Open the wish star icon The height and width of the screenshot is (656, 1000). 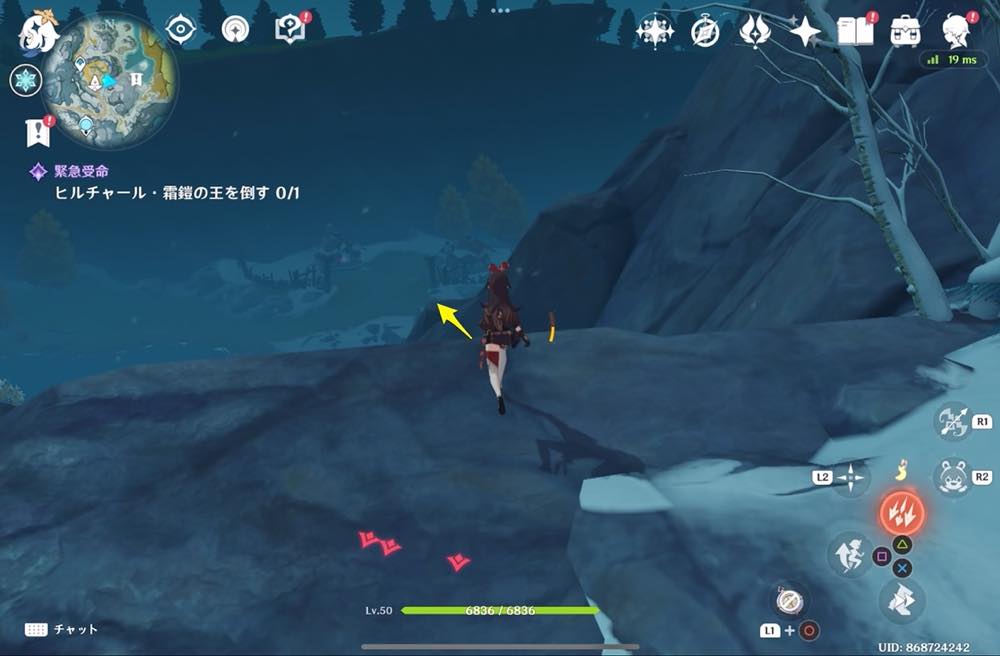coord(805,31)
